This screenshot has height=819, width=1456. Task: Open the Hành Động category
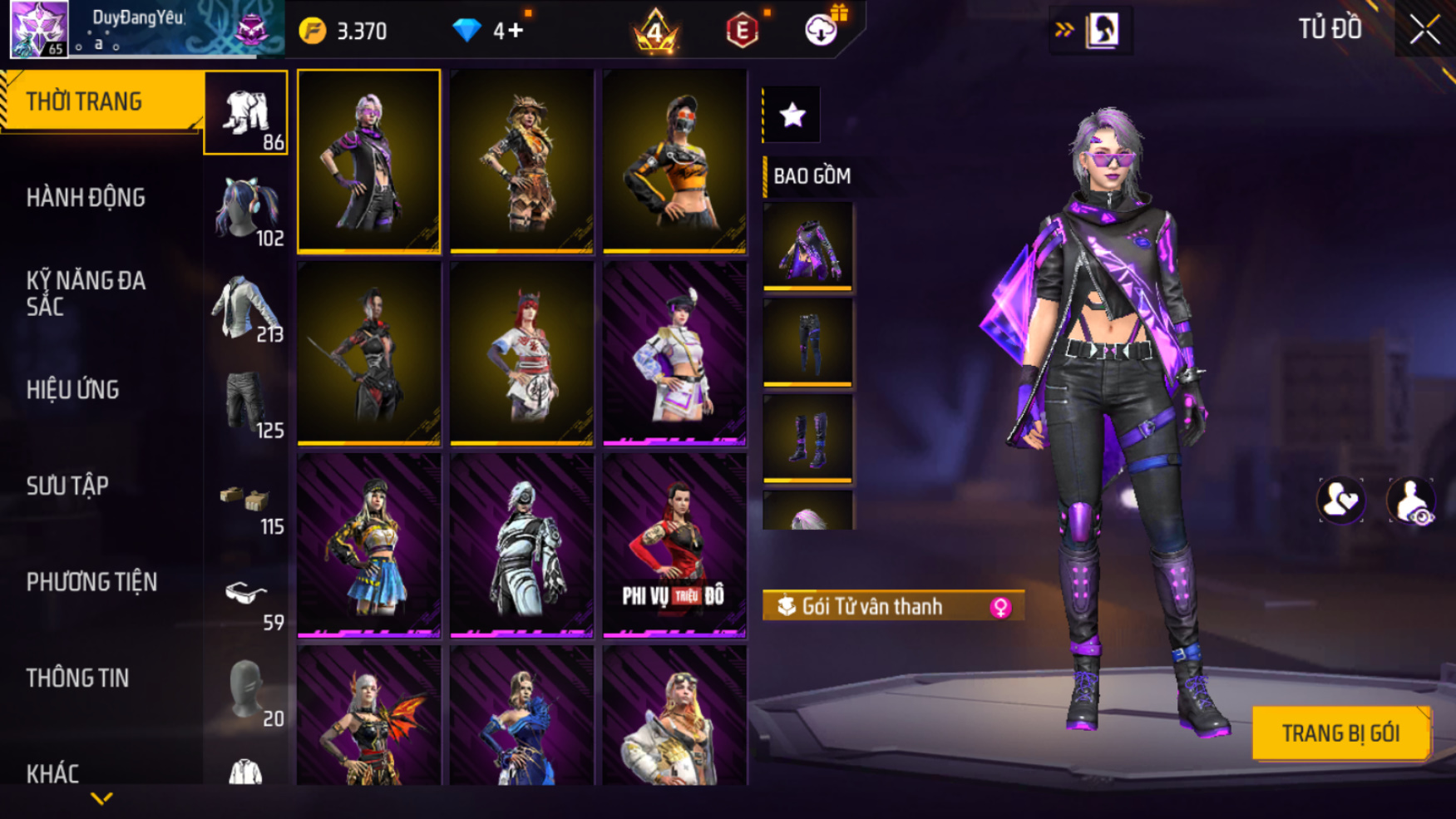point(86,198)
